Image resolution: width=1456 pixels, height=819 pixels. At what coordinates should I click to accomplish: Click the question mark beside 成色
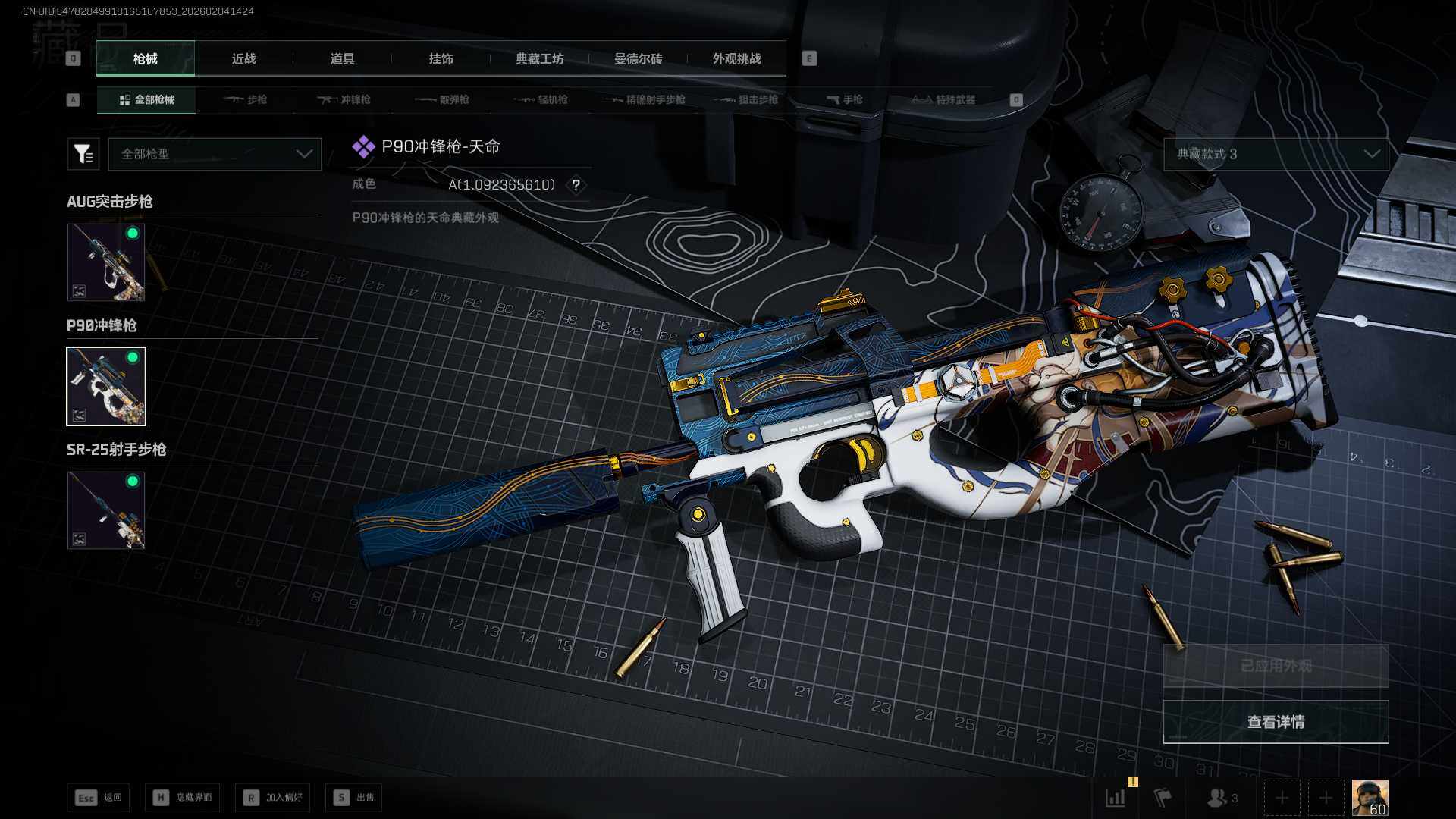(576, 185)
